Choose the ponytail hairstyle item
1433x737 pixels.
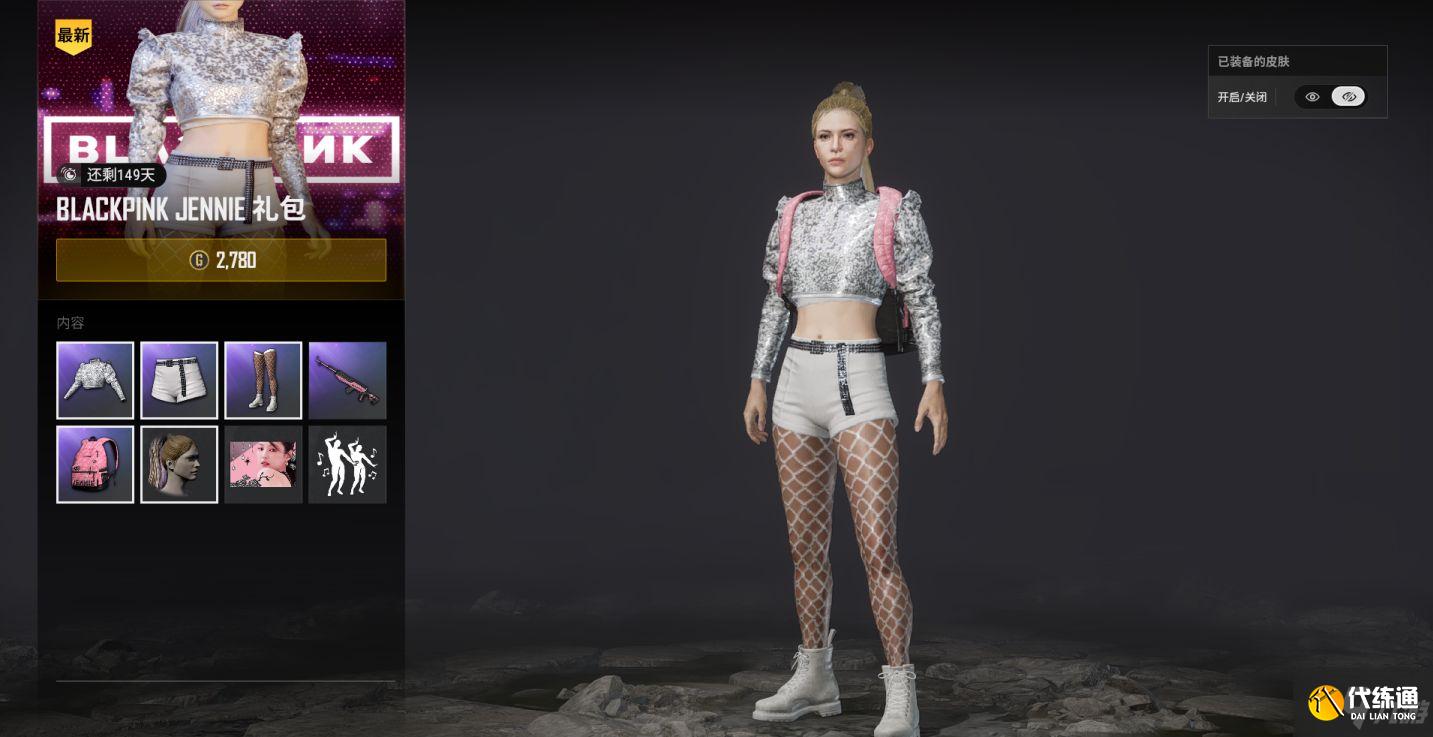pos(179,464)
